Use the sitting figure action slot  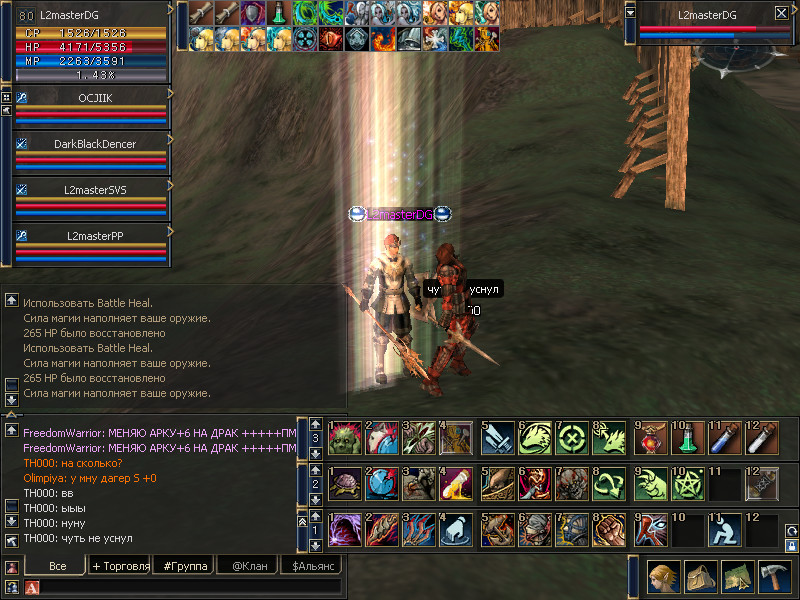point(725,527)
